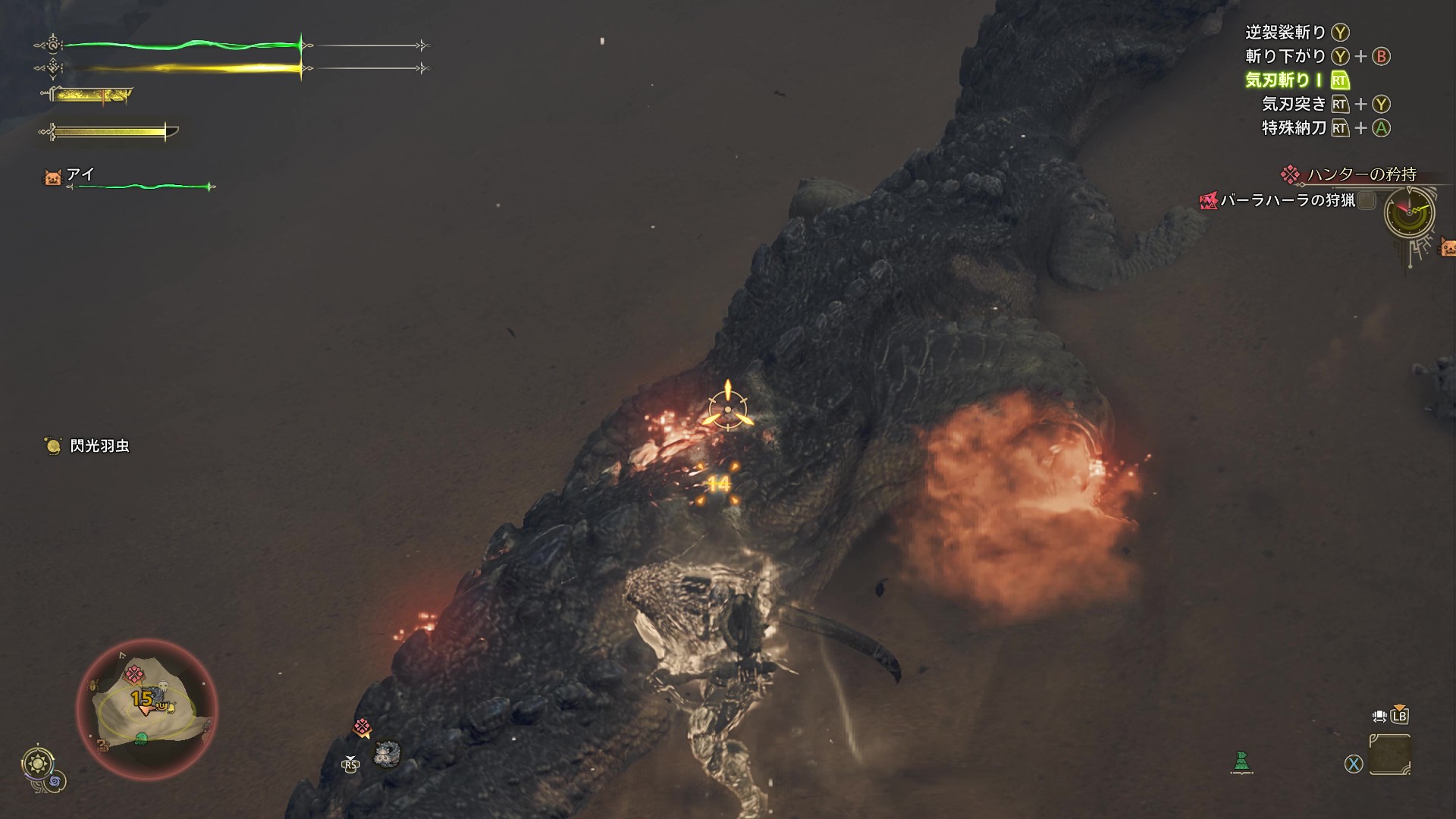Viewport: 1456px width, 819px height.
Task: Click the 閃光羽虫 flashfly notification
Action: (99, 446)
